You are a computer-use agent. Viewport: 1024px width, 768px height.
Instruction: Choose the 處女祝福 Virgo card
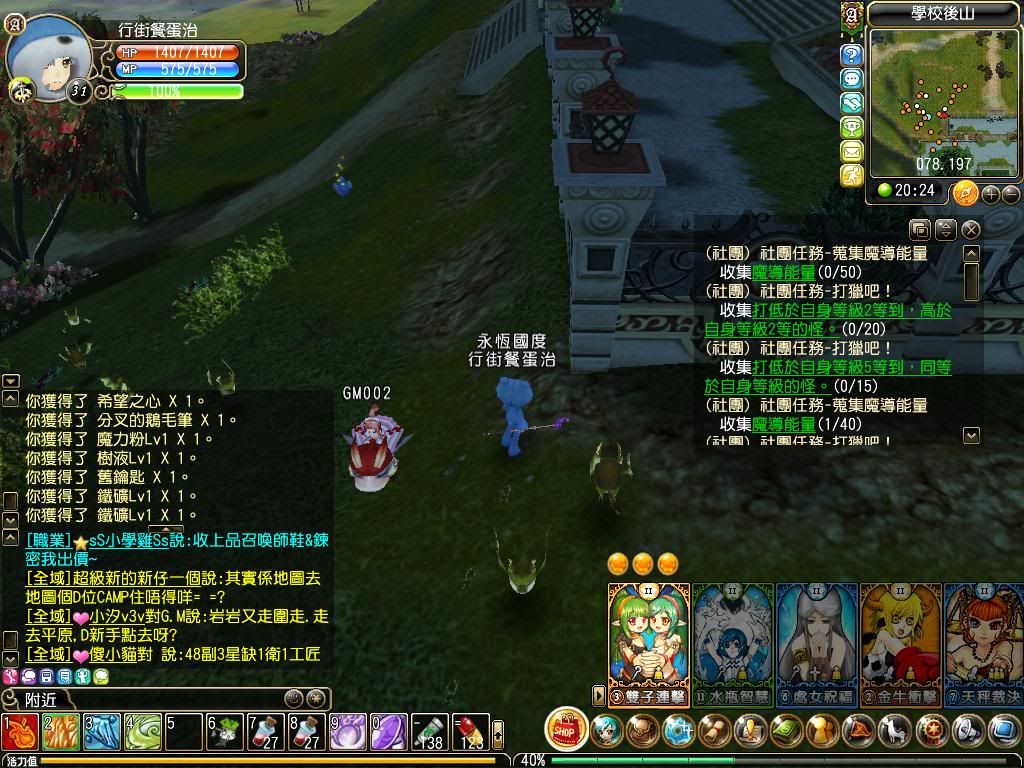pyautogui.click(x=816, y=634)
